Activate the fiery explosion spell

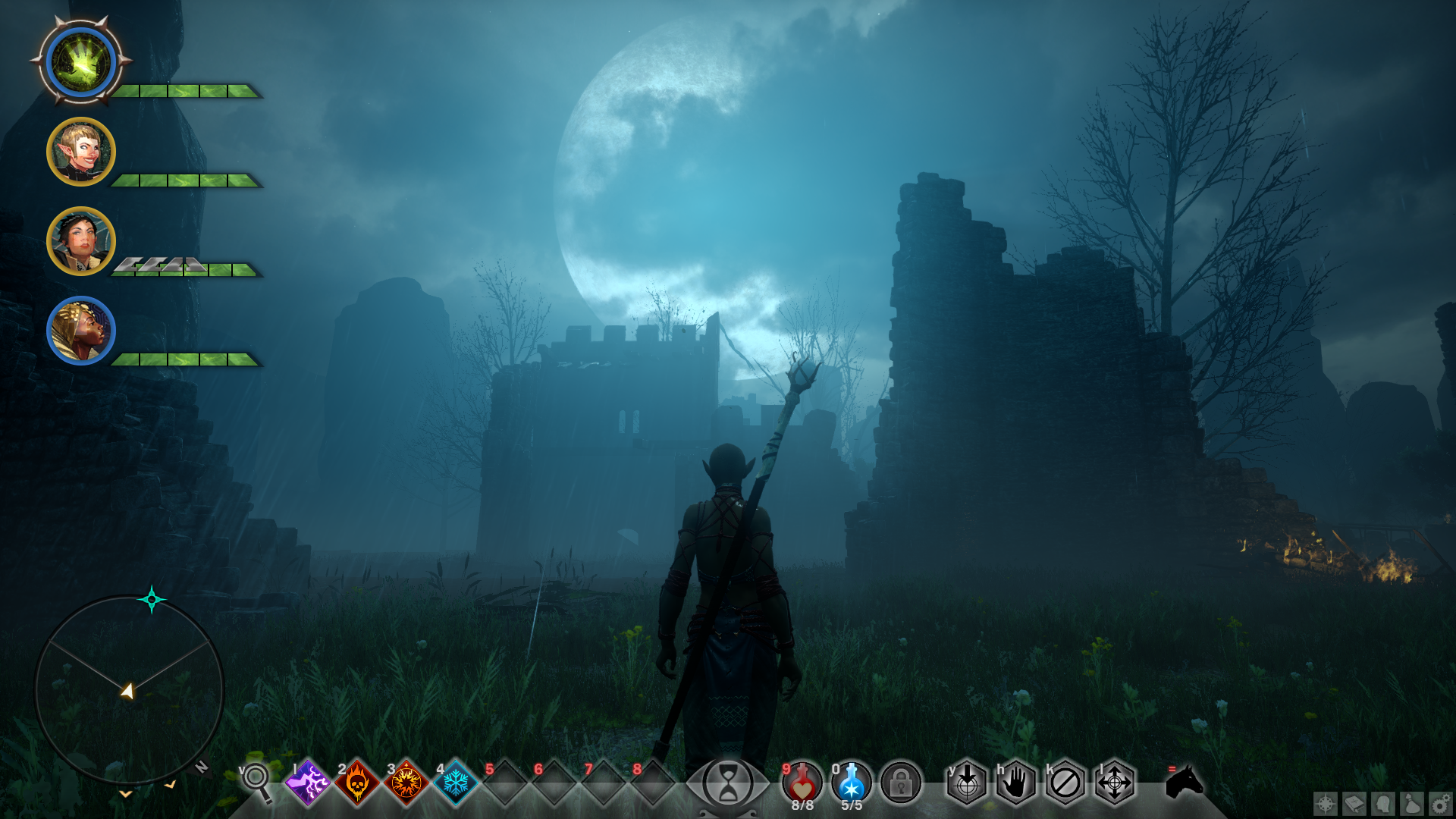click(406, 782)
